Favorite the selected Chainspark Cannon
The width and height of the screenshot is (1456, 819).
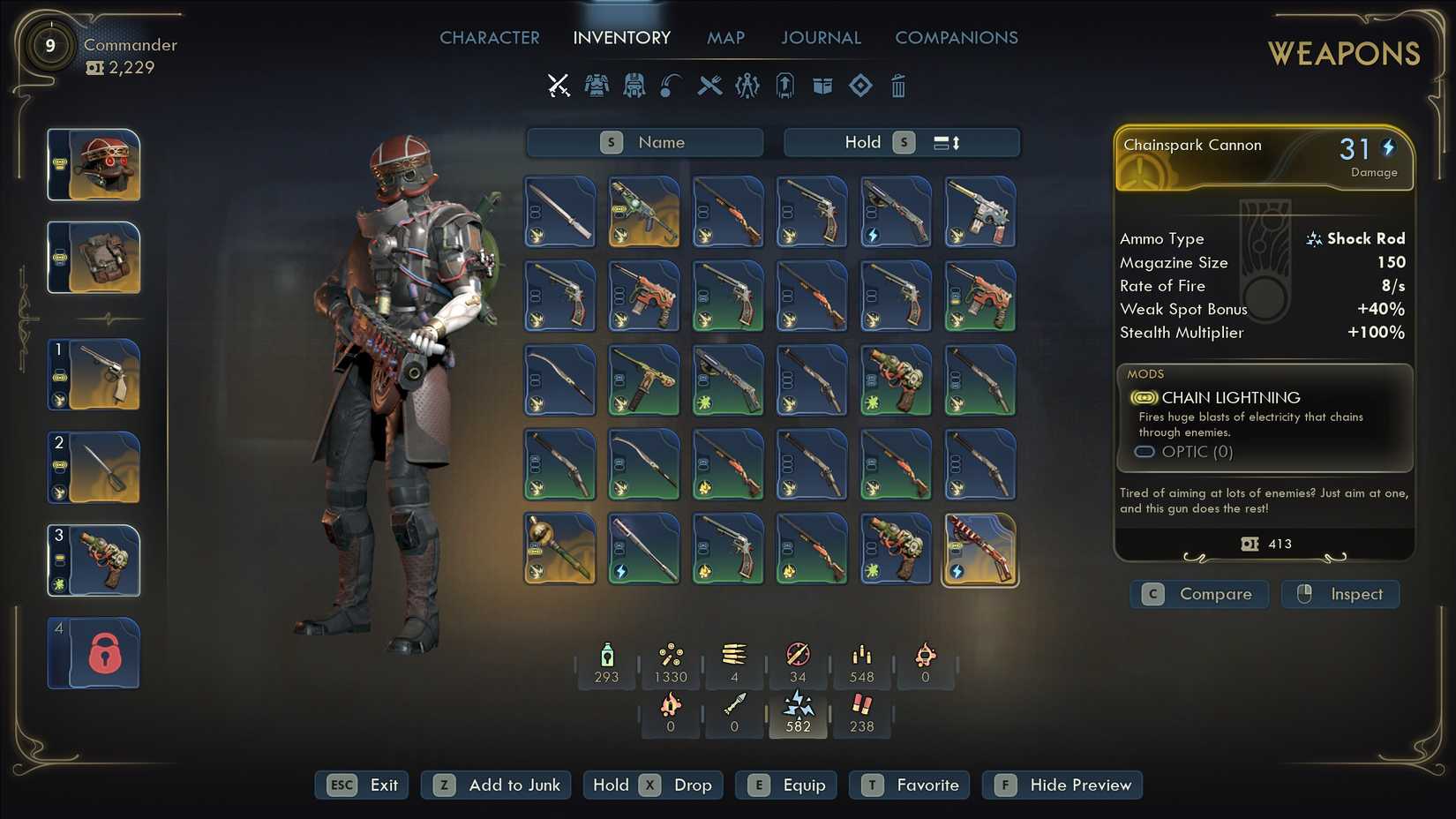pos(909,785)
